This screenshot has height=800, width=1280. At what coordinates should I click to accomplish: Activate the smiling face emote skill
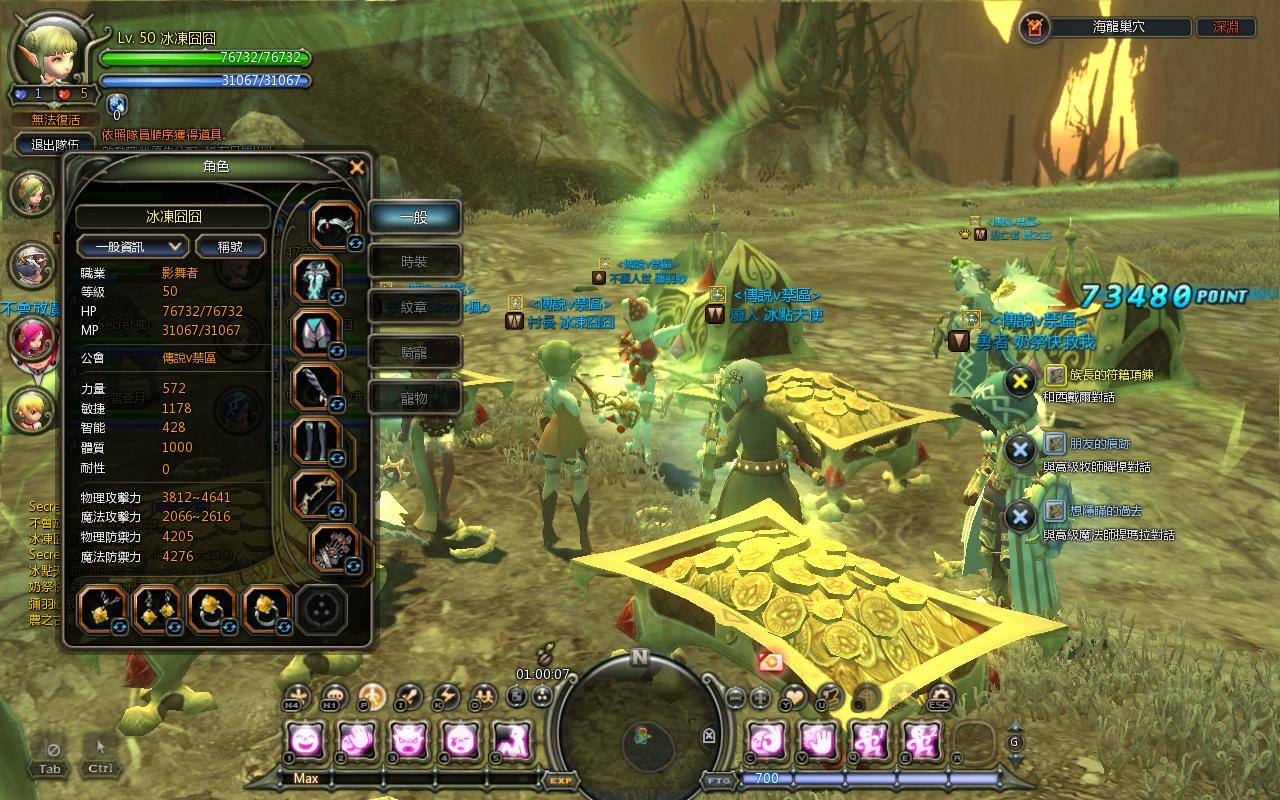tap(305, 741)
